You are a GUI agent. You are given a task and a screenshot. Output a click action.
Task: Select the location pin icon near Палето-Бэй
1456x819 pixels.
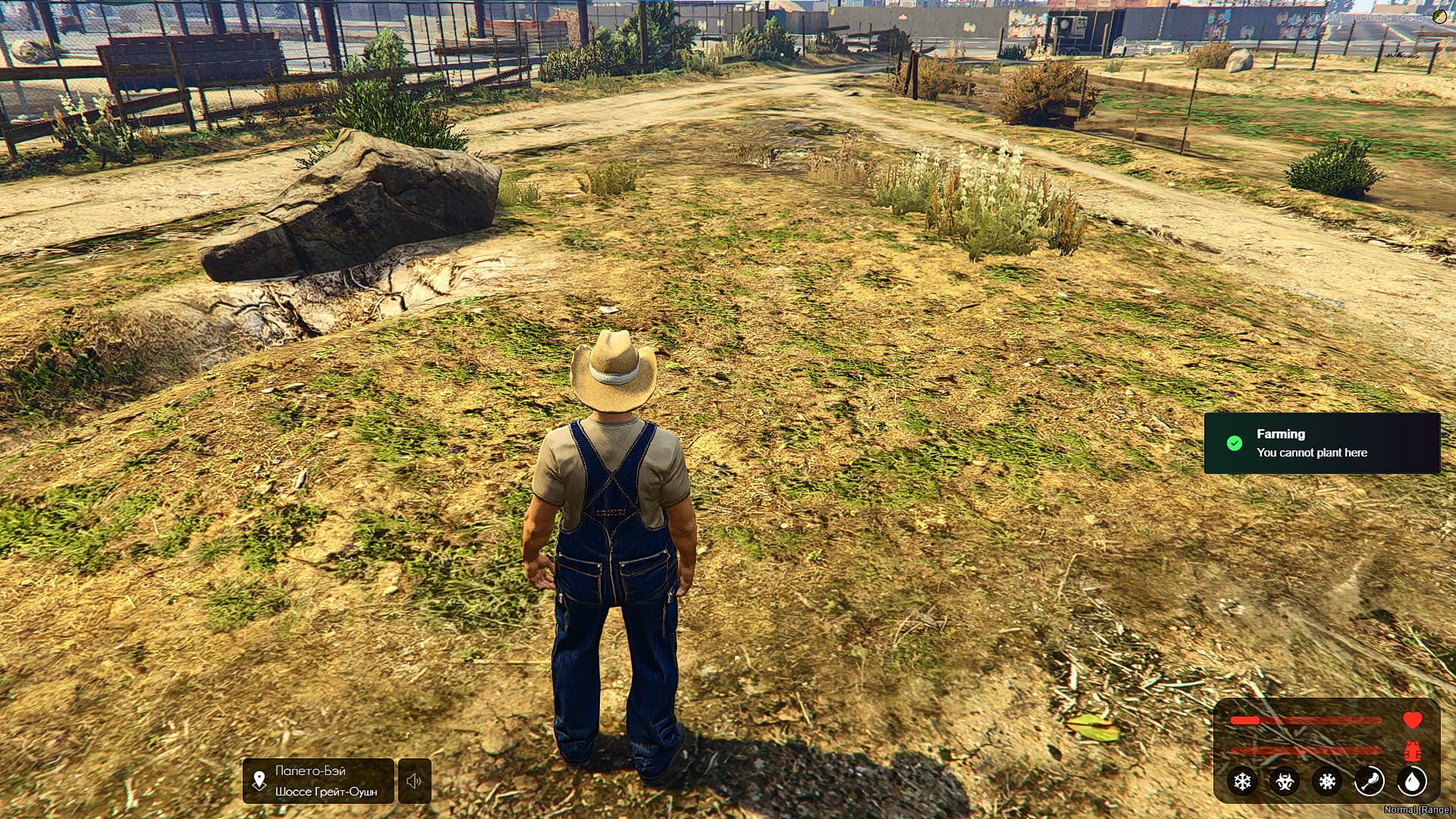[259, 781]
